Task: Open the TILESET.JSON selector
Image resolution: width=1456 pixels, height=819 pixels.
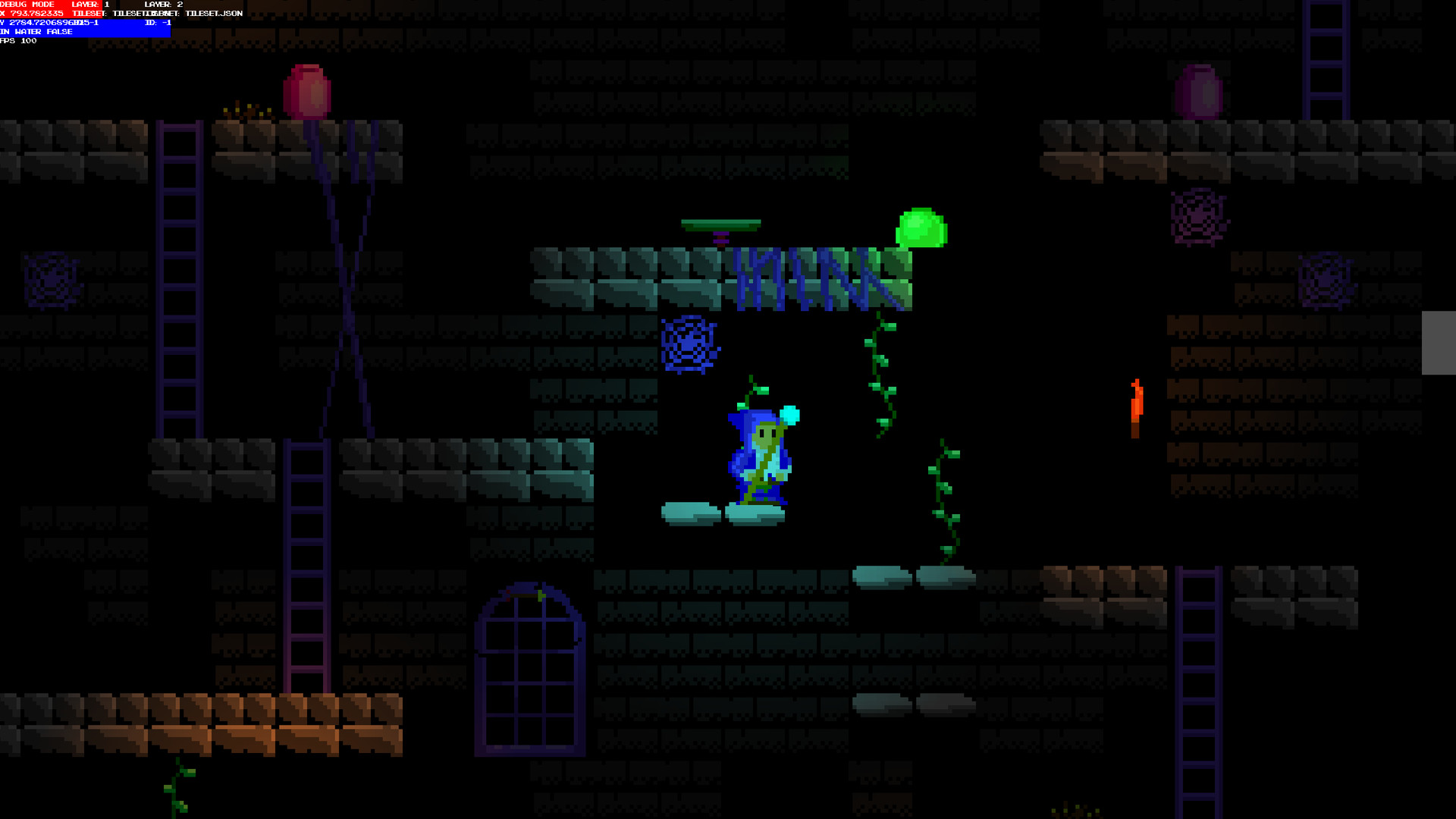Action: click(213, 13)
